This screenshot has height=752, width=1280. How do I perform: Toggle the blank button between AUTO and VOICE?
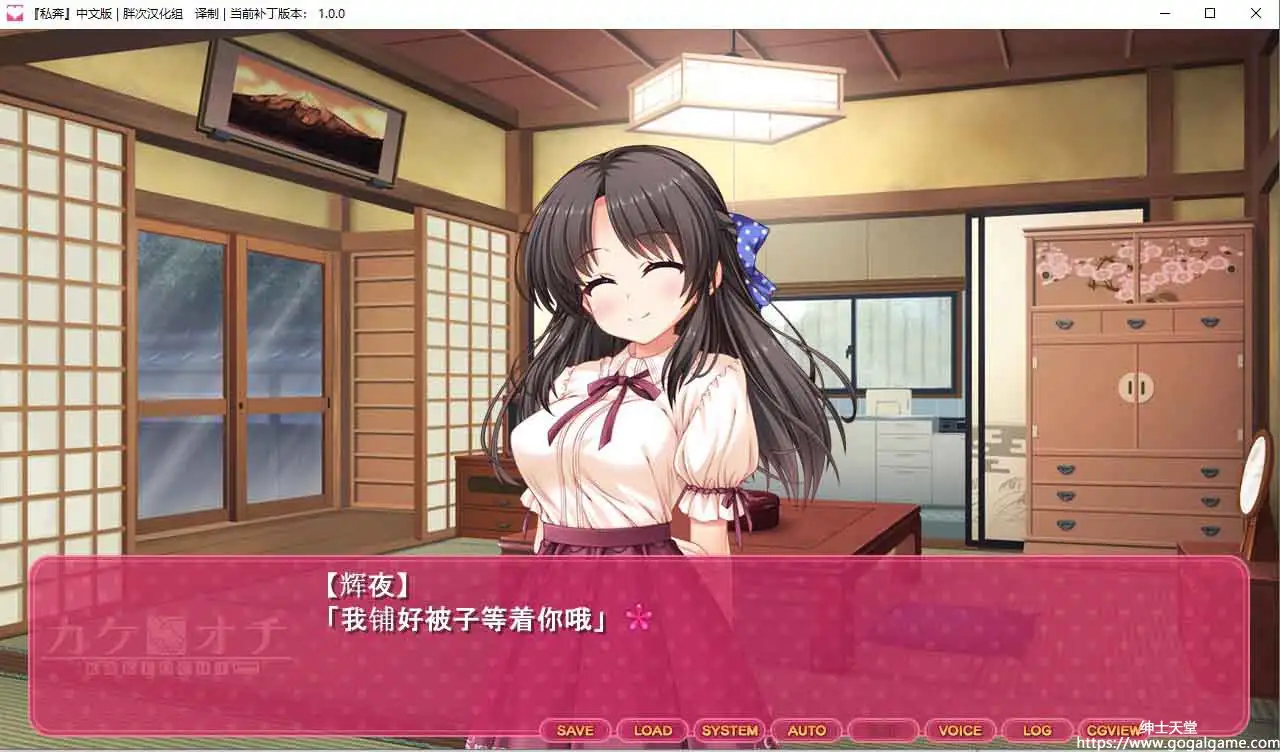pos(884,730)
